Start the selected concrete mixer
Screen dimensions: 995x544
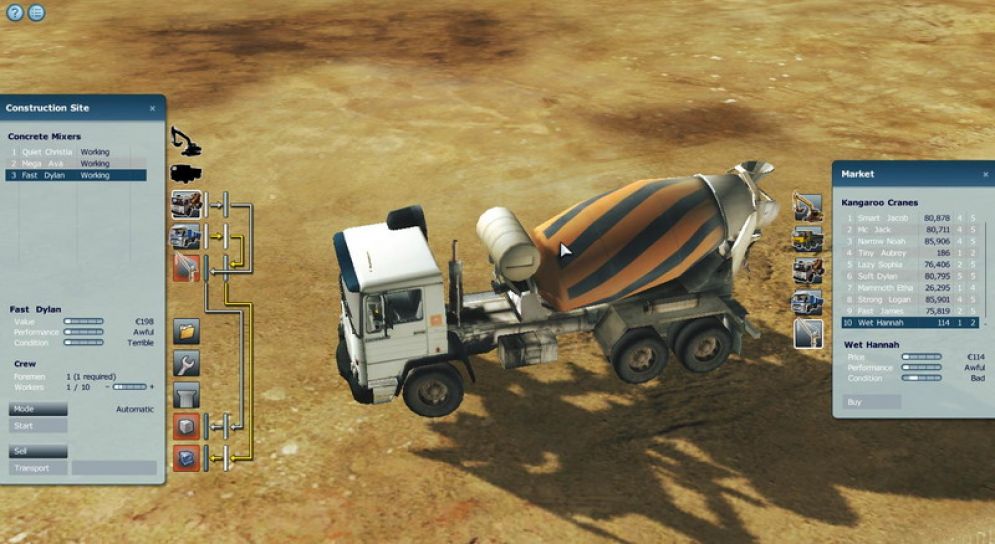pos(37,426)
